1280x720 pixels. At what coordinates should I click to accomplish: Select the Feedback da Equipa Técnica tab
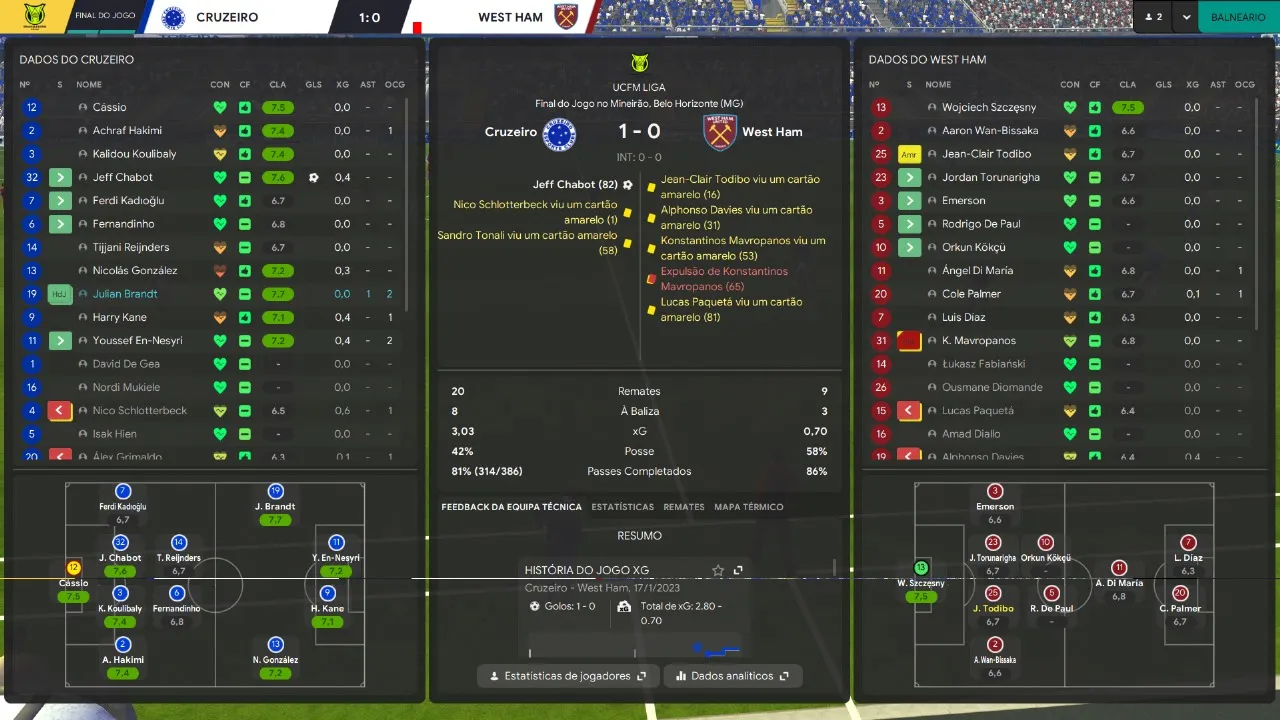(x=511, y=507)
